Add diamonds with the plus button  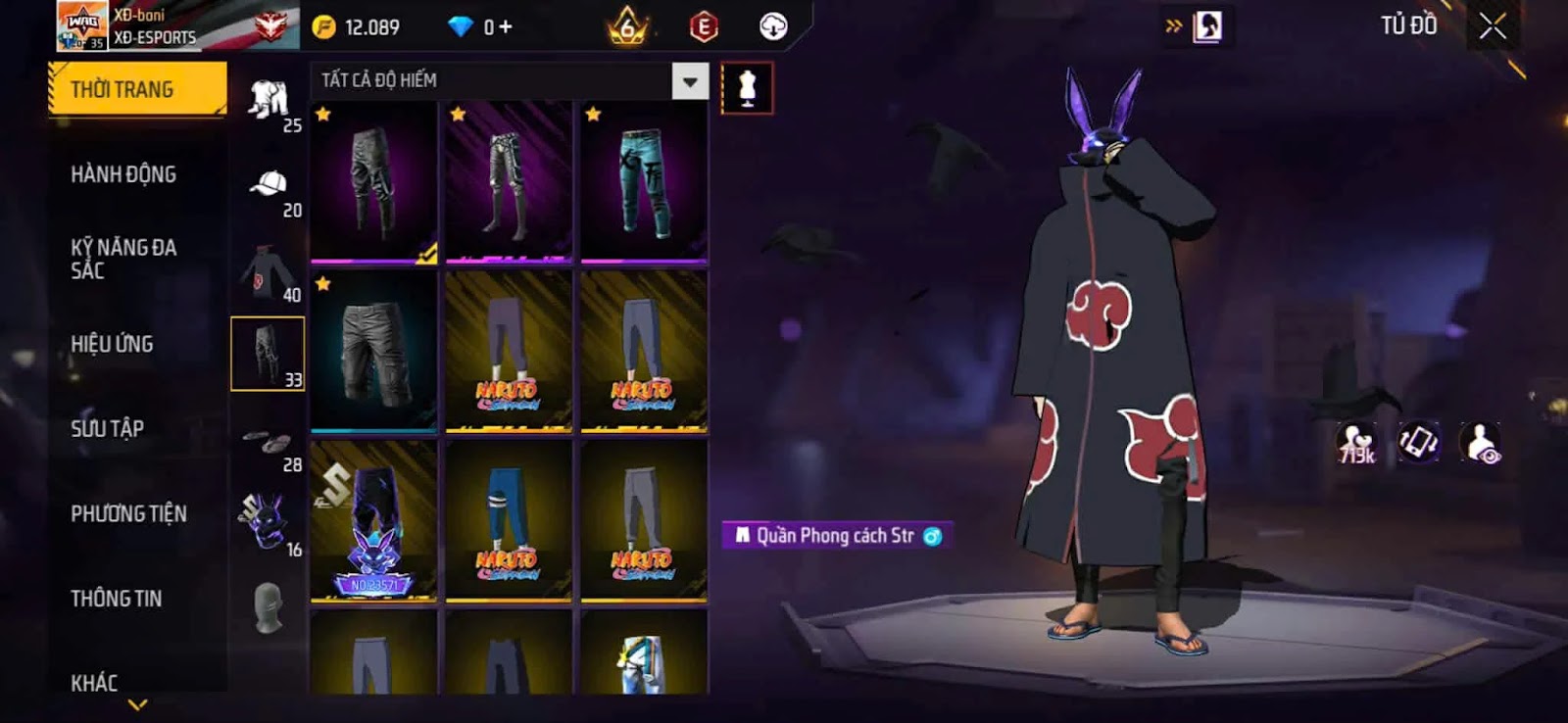(507, 26)
